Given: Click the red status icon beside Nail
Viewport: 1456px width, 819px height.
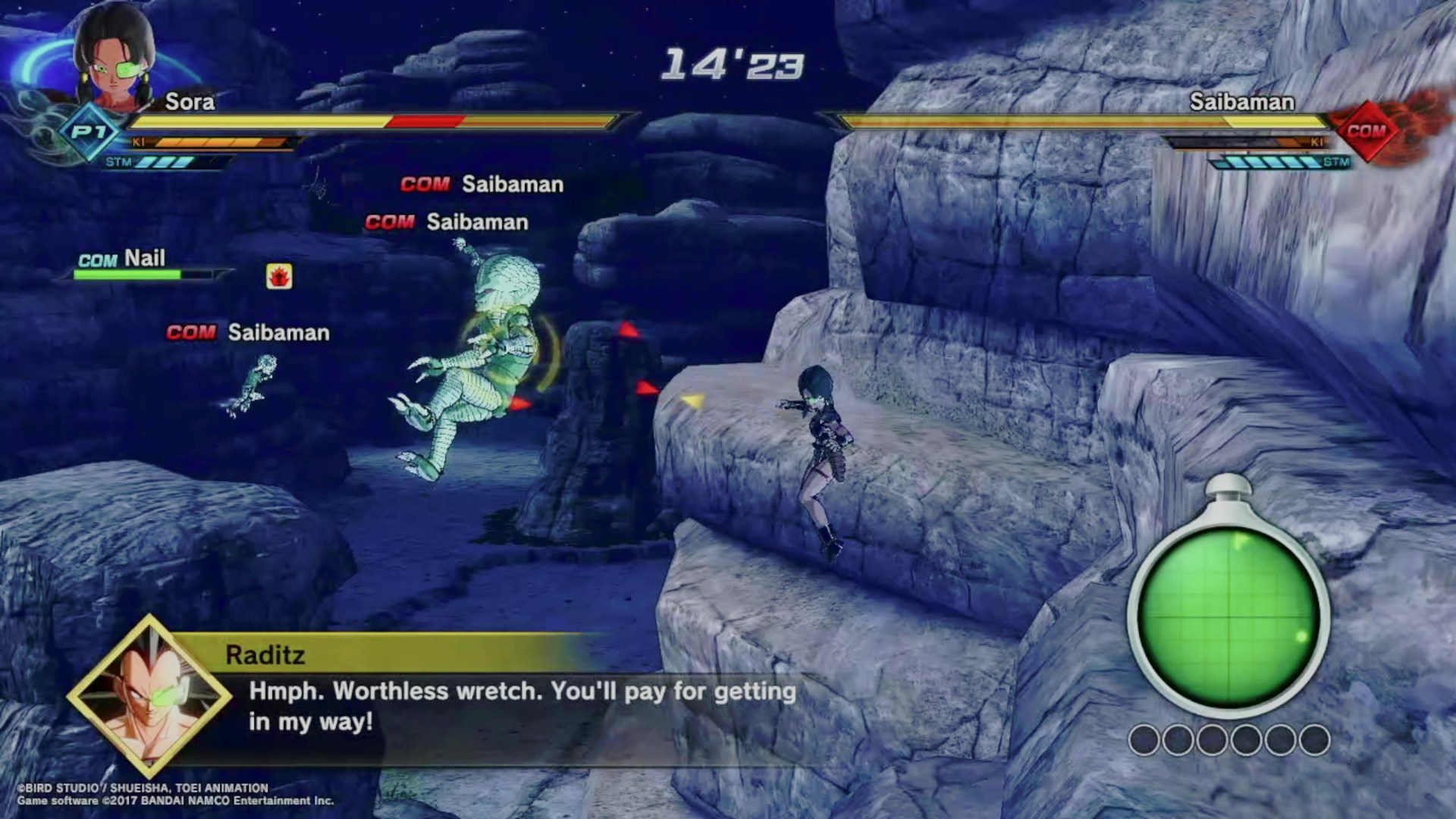Looking at the screenshot, I should (279, 276).
